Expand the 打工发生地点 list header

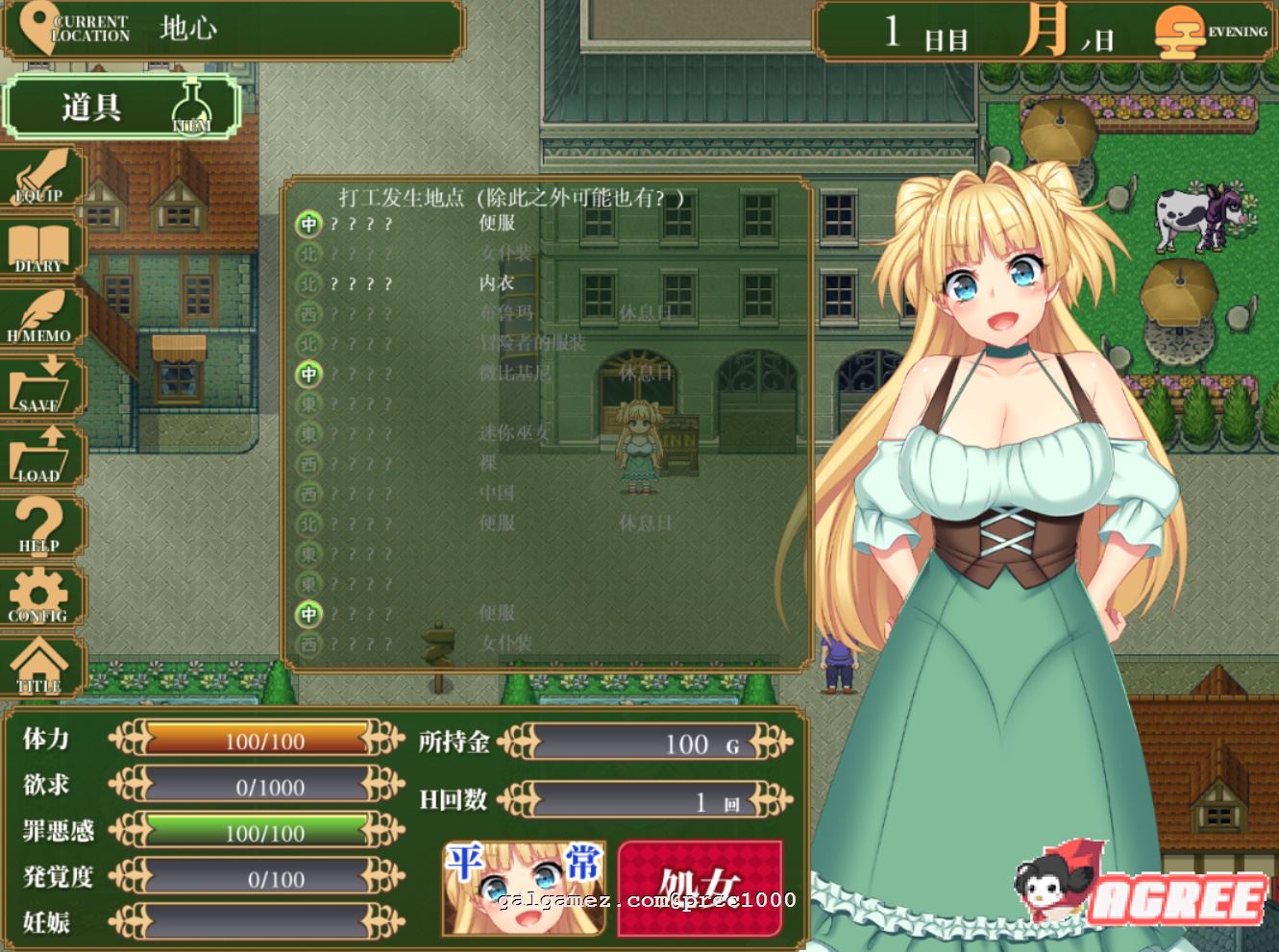pyautogui.click(x=507, y=200)
